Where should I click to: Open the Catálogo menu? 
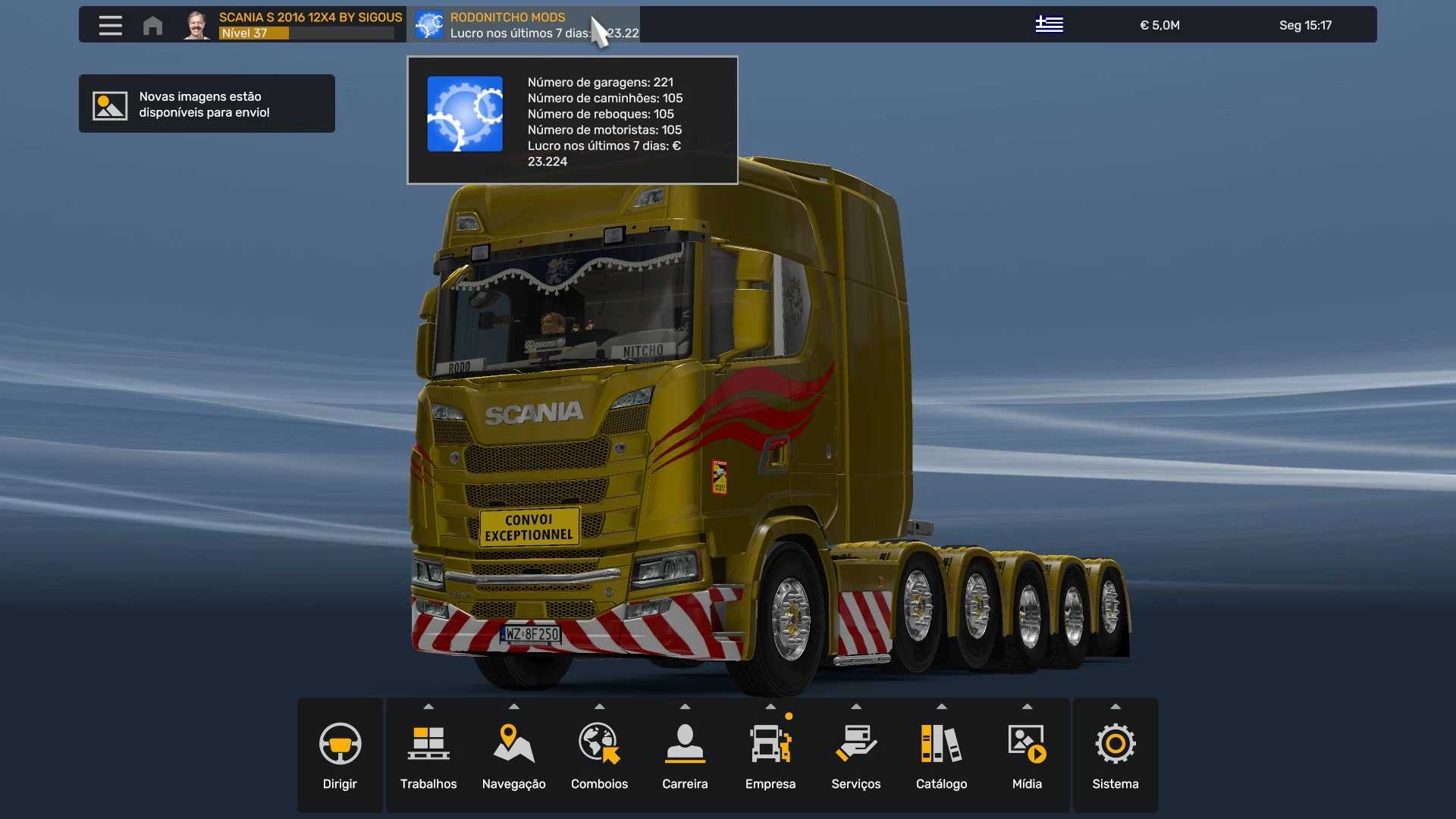941,755
